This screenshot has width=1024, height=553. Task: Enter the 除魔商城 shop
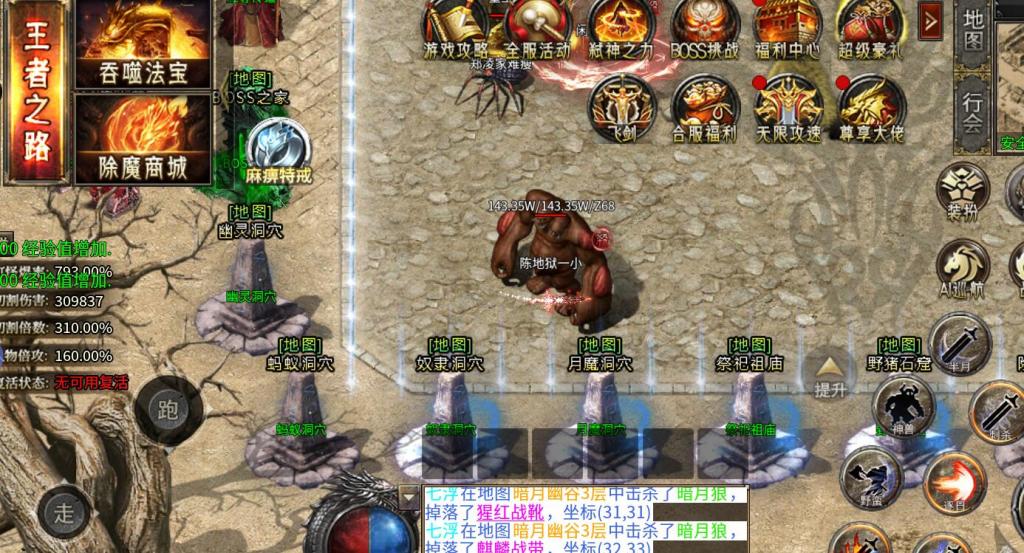click(x=143, y=138)
